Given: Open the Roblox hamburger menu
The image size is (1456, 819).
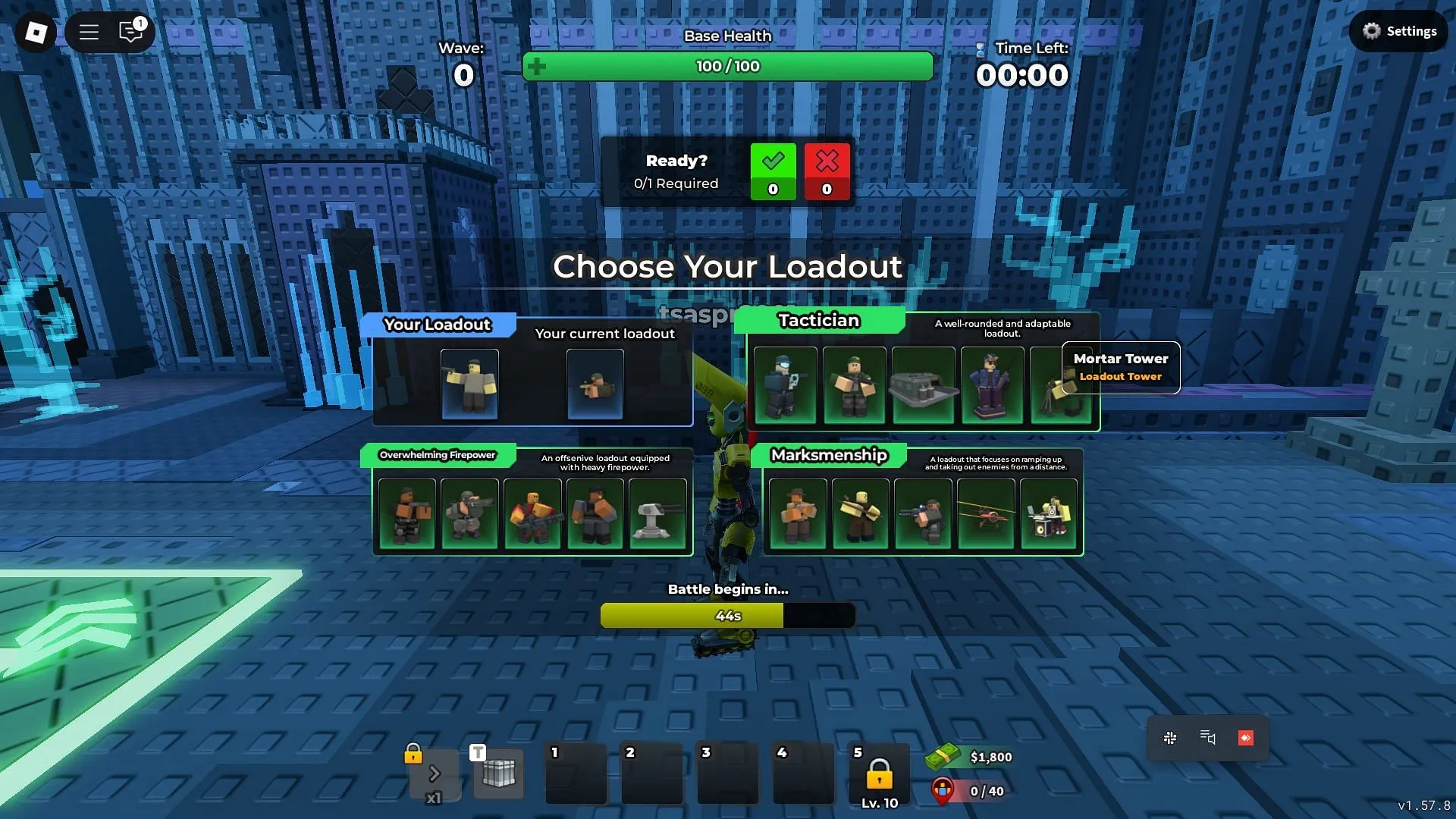Looking at the screenshot, I should (89, 32).
